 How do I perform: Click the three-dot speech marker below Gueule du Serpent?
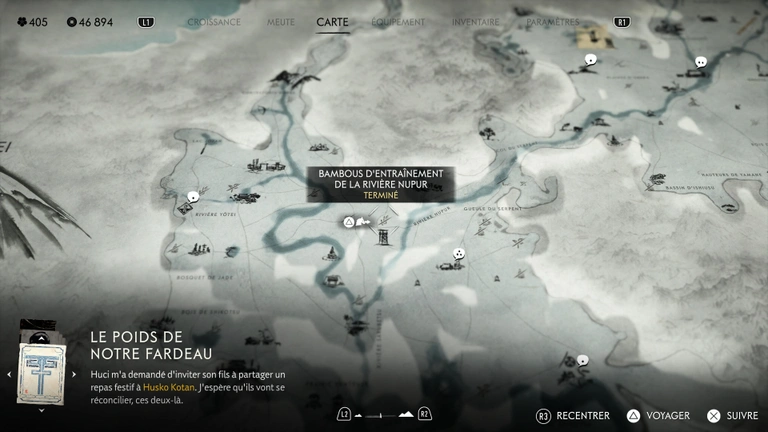tap(458, 254)
